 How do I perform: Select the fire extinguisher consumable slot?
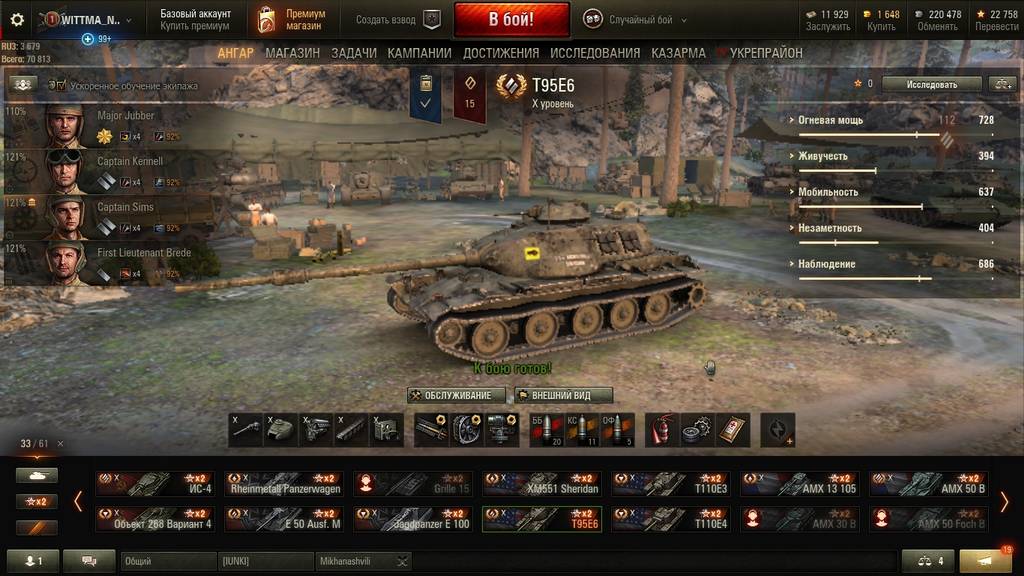tap(660, 429)
